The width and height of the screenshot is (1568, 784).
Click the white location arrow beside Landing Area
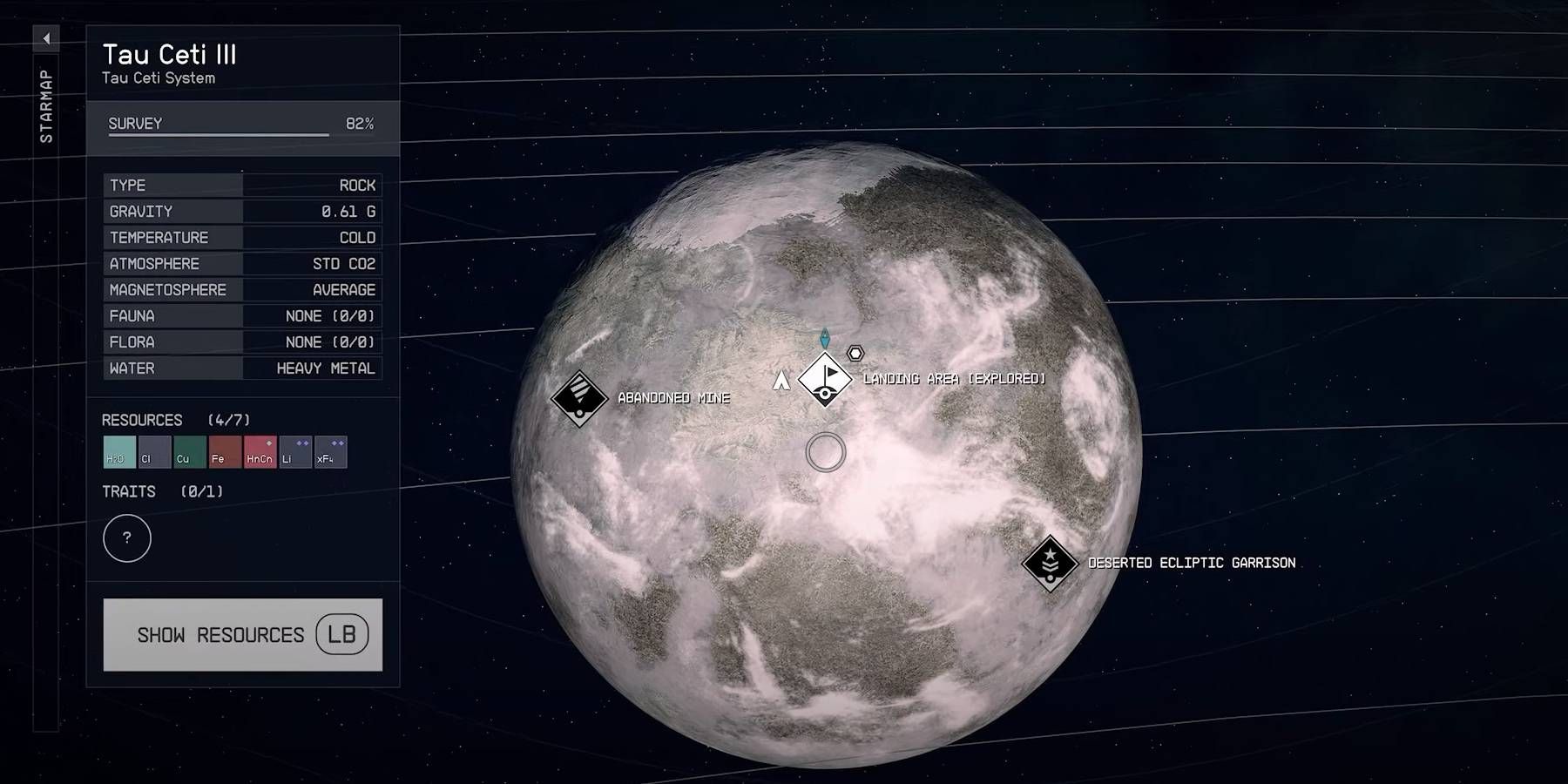[x=780, y=381]
